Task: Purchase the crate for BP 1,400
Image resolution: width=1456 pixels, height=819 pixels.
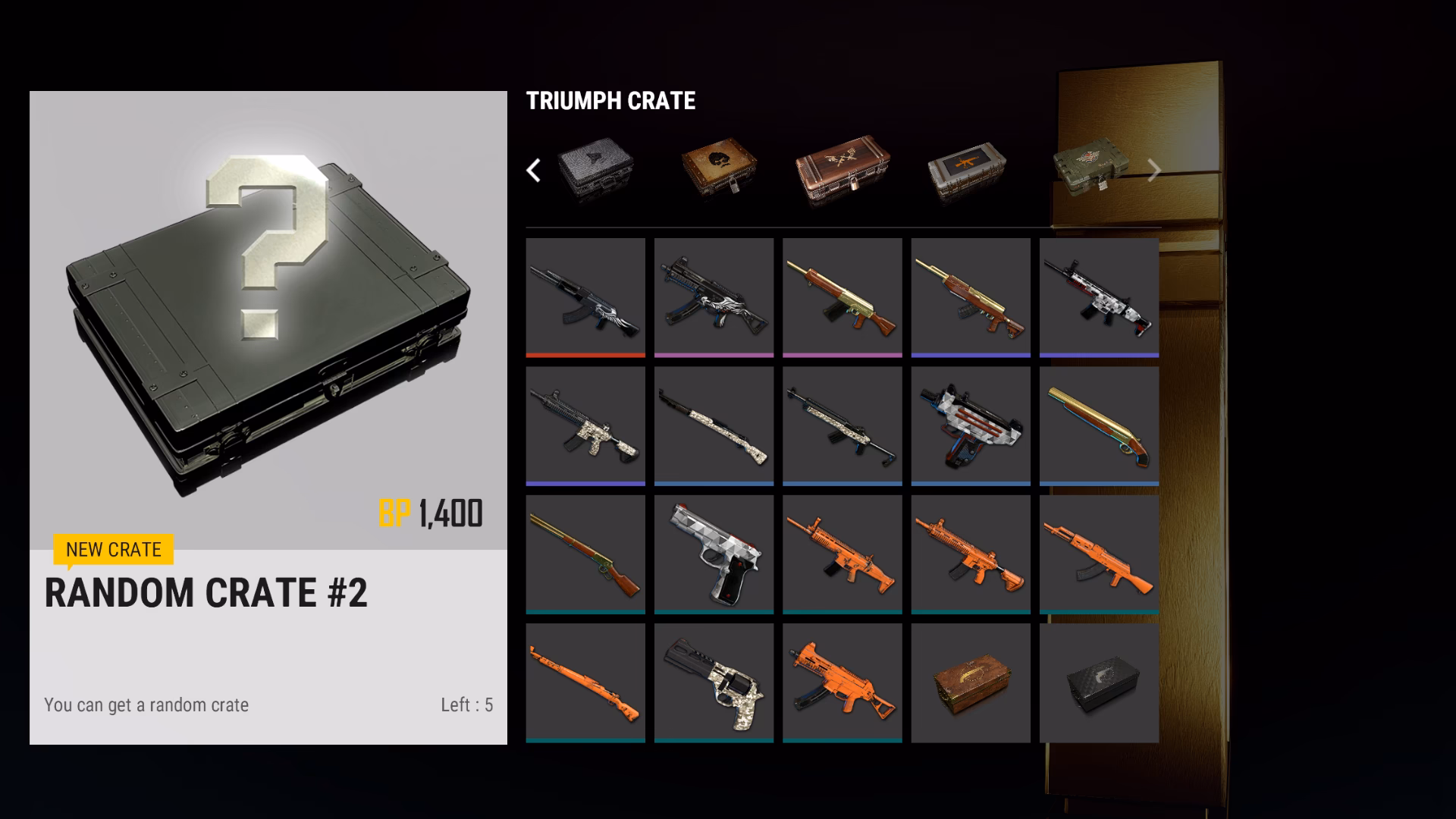Action: coord(432,513)
